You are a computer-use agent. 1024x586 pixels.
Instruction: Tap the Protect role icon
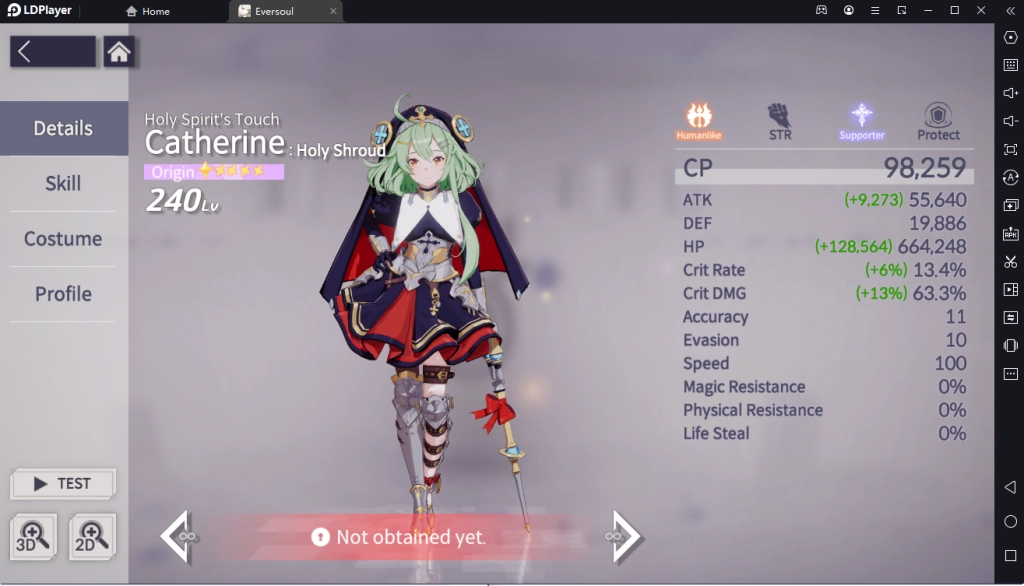tap(938, 120)
